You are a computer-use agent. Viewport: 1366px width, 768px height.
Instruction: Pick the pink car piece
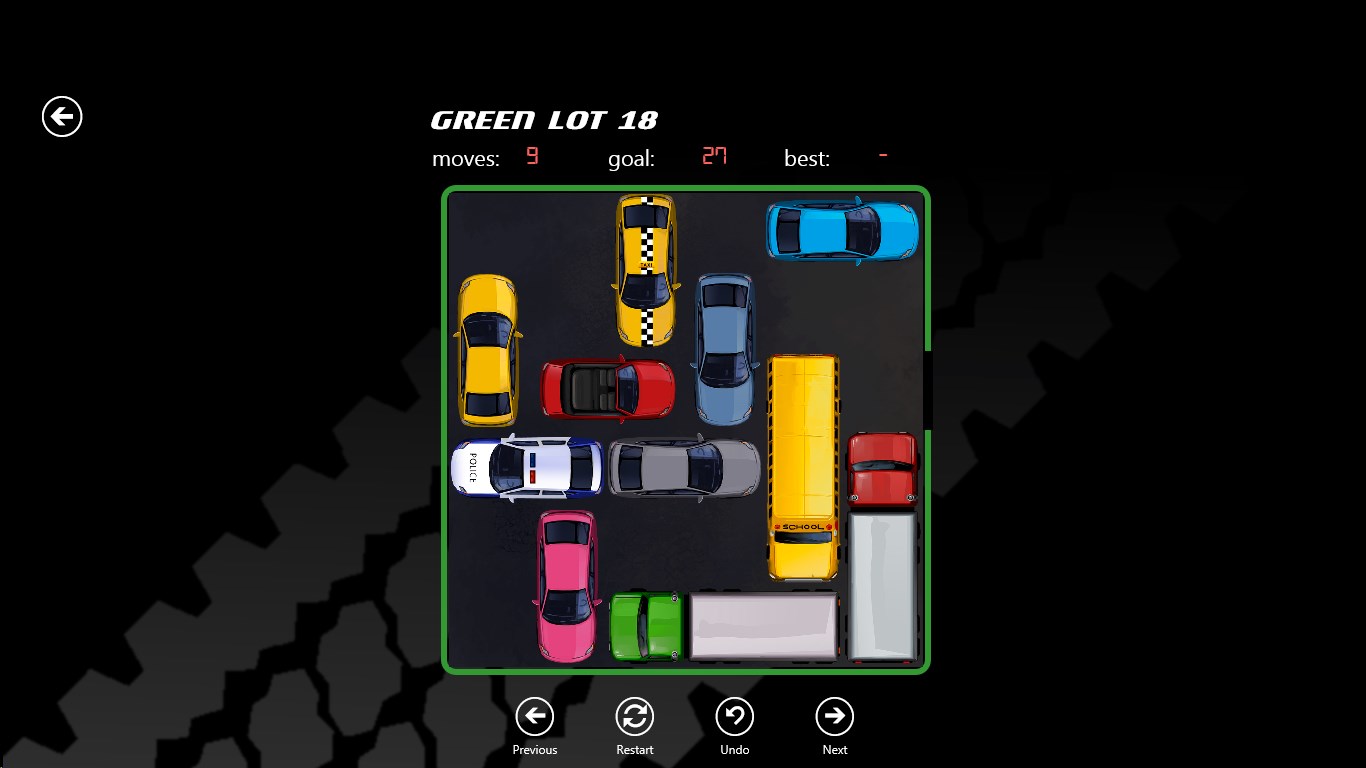tap(567, 585)
